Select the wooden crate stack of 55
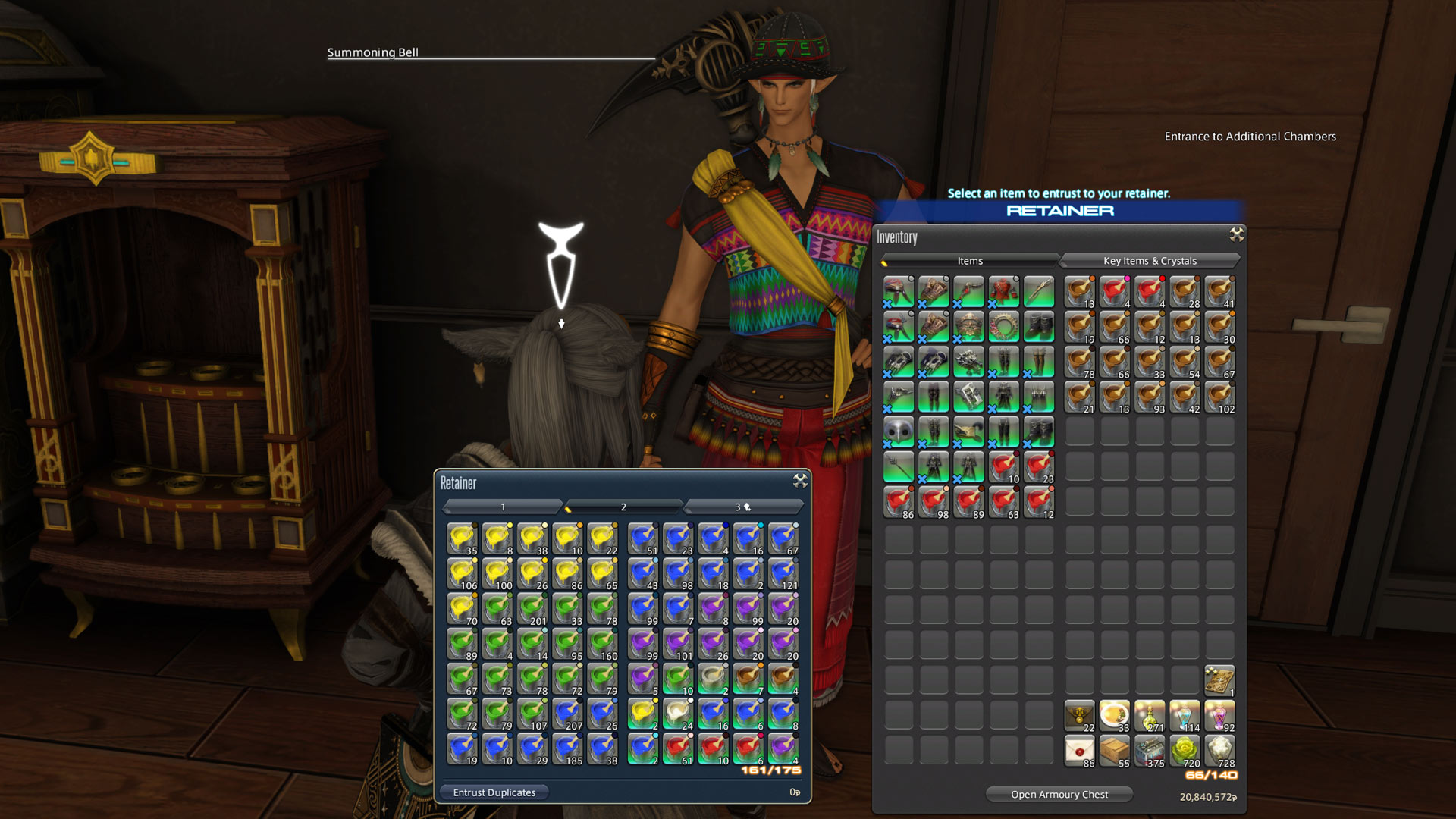This screenshot has height=819, width=1456. [1114, 749]
